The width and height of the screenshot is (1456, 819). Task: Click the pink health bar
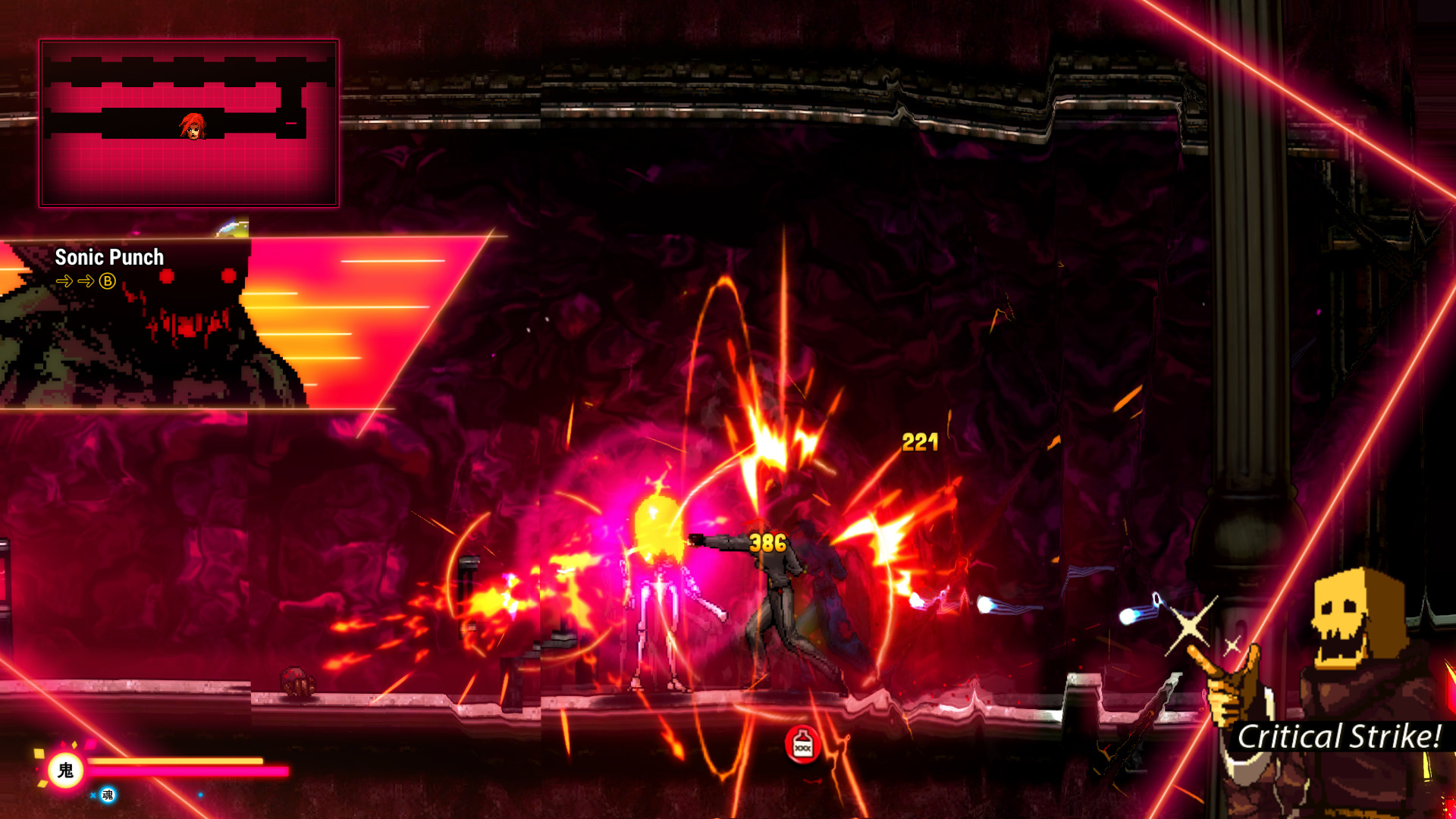[190, 772]
